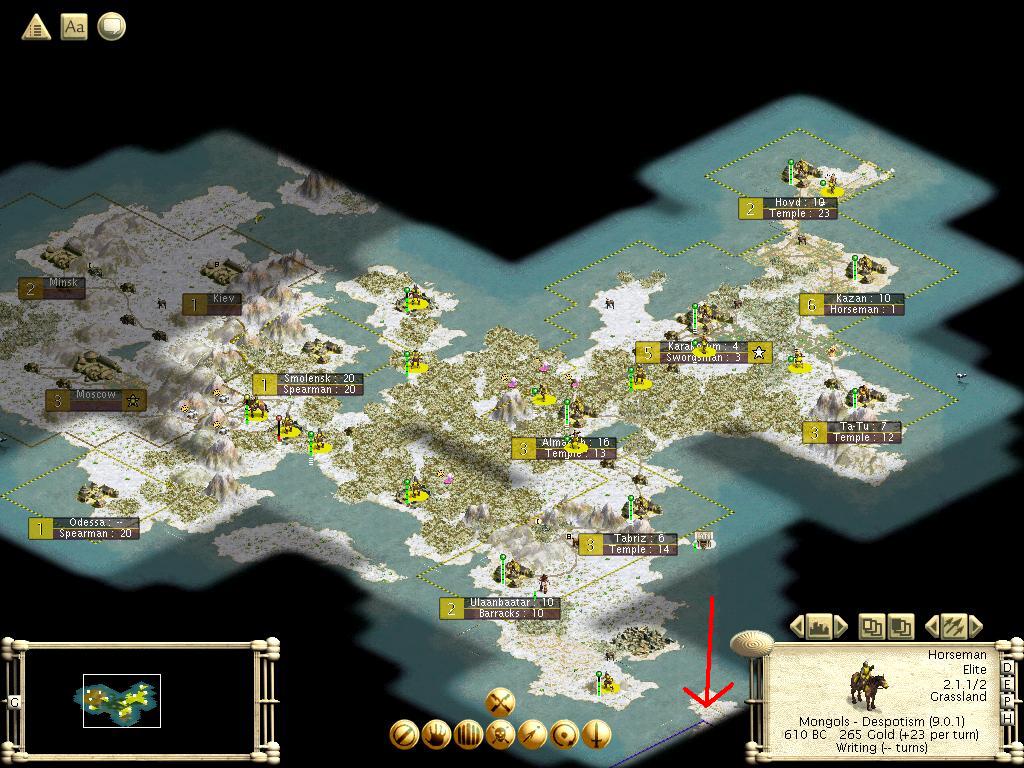Select the slashed circle order icon
The image size is (1024, 768).
tap(404, 735)
